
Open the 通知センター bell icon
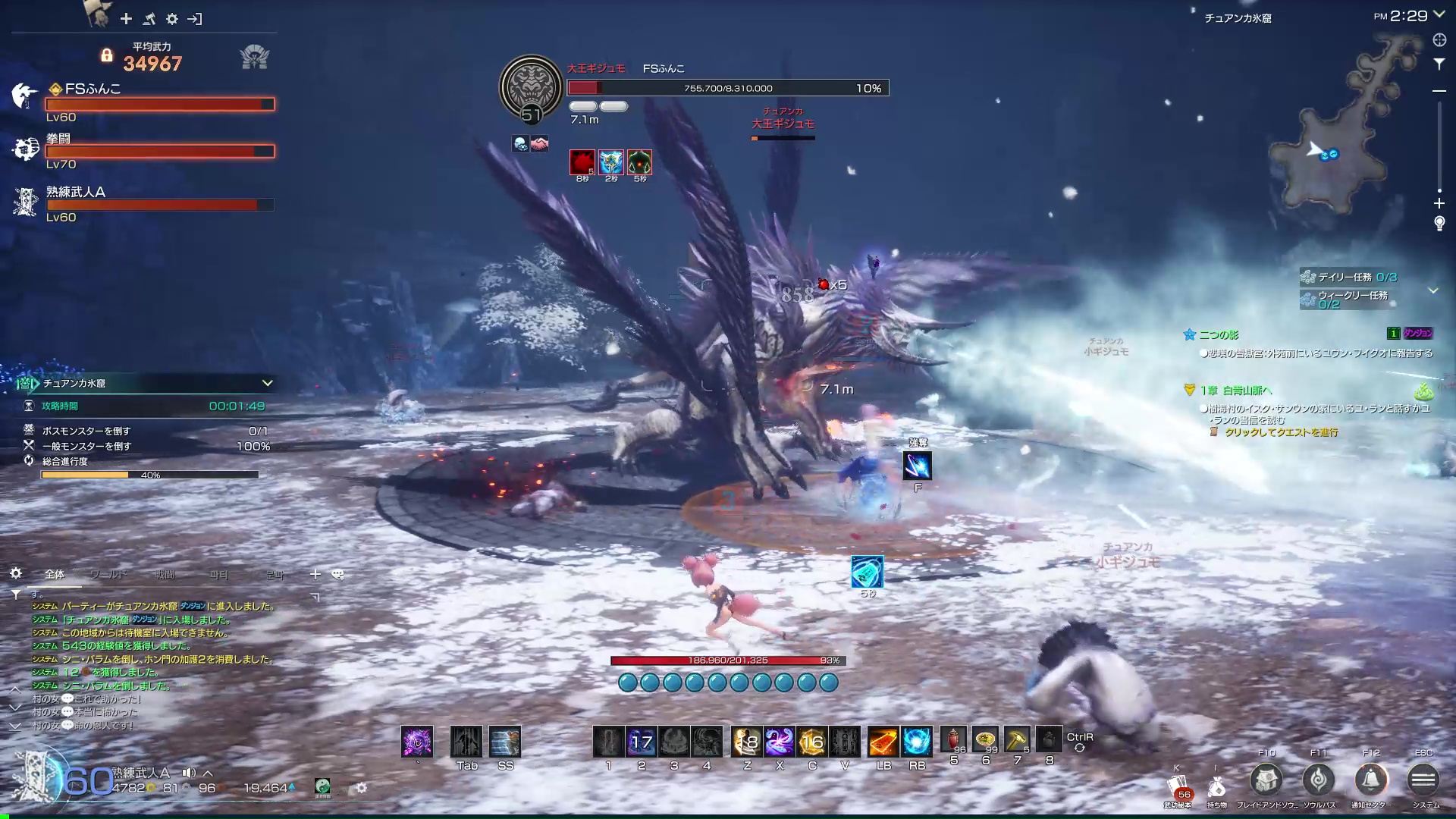[1370, 780]
